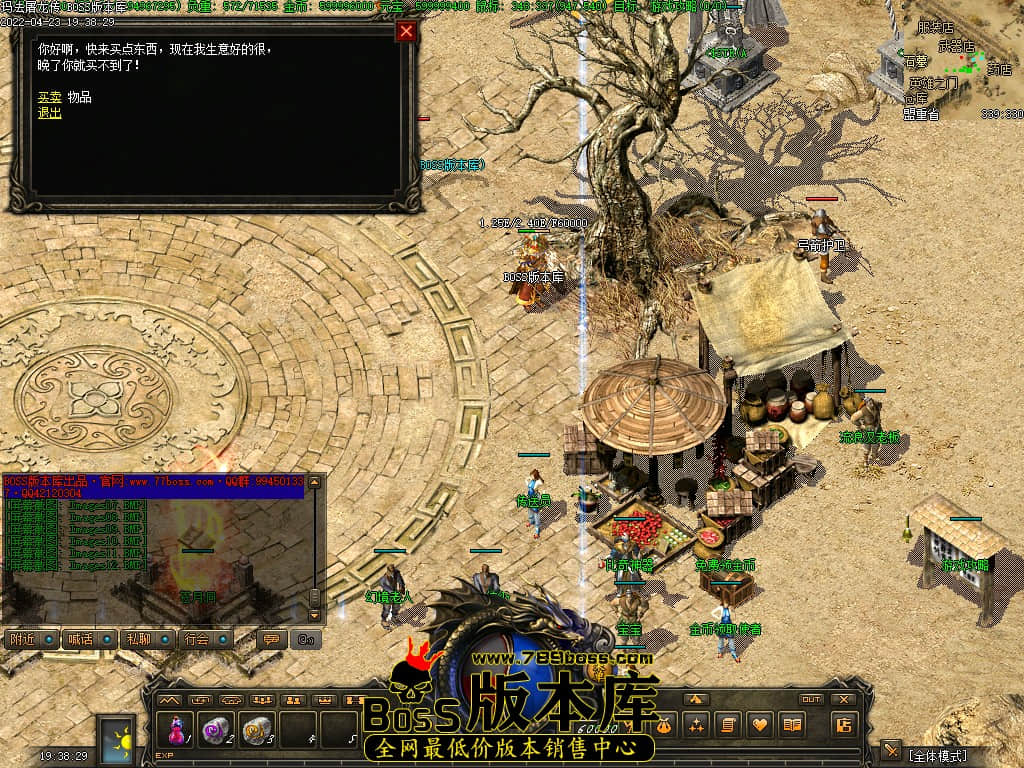Open the 店 shop button

(843, 724)
